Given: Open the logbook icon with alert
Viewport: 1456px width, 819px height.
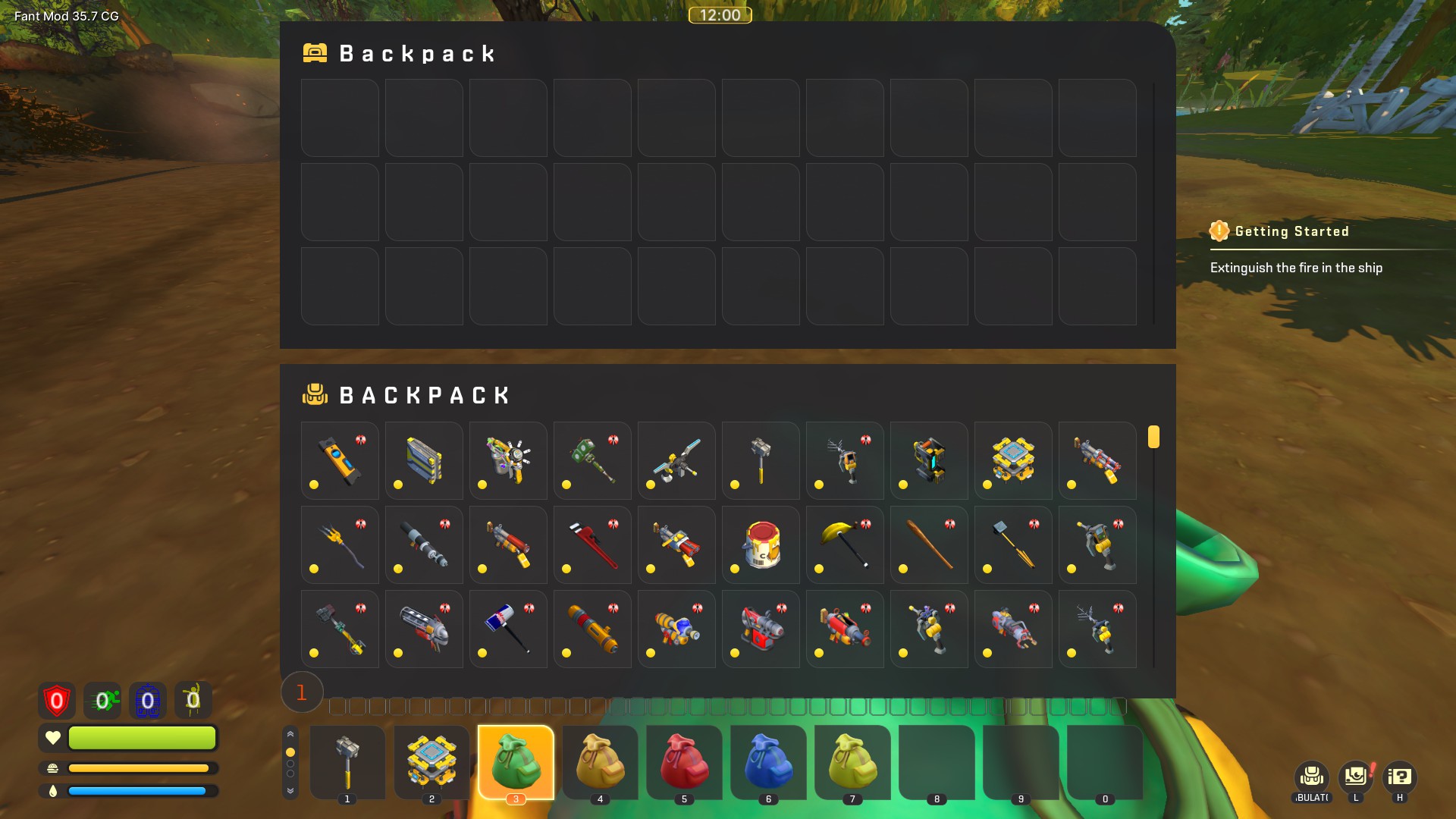Looking at the screenshot, I should (x=1356, y=777).
